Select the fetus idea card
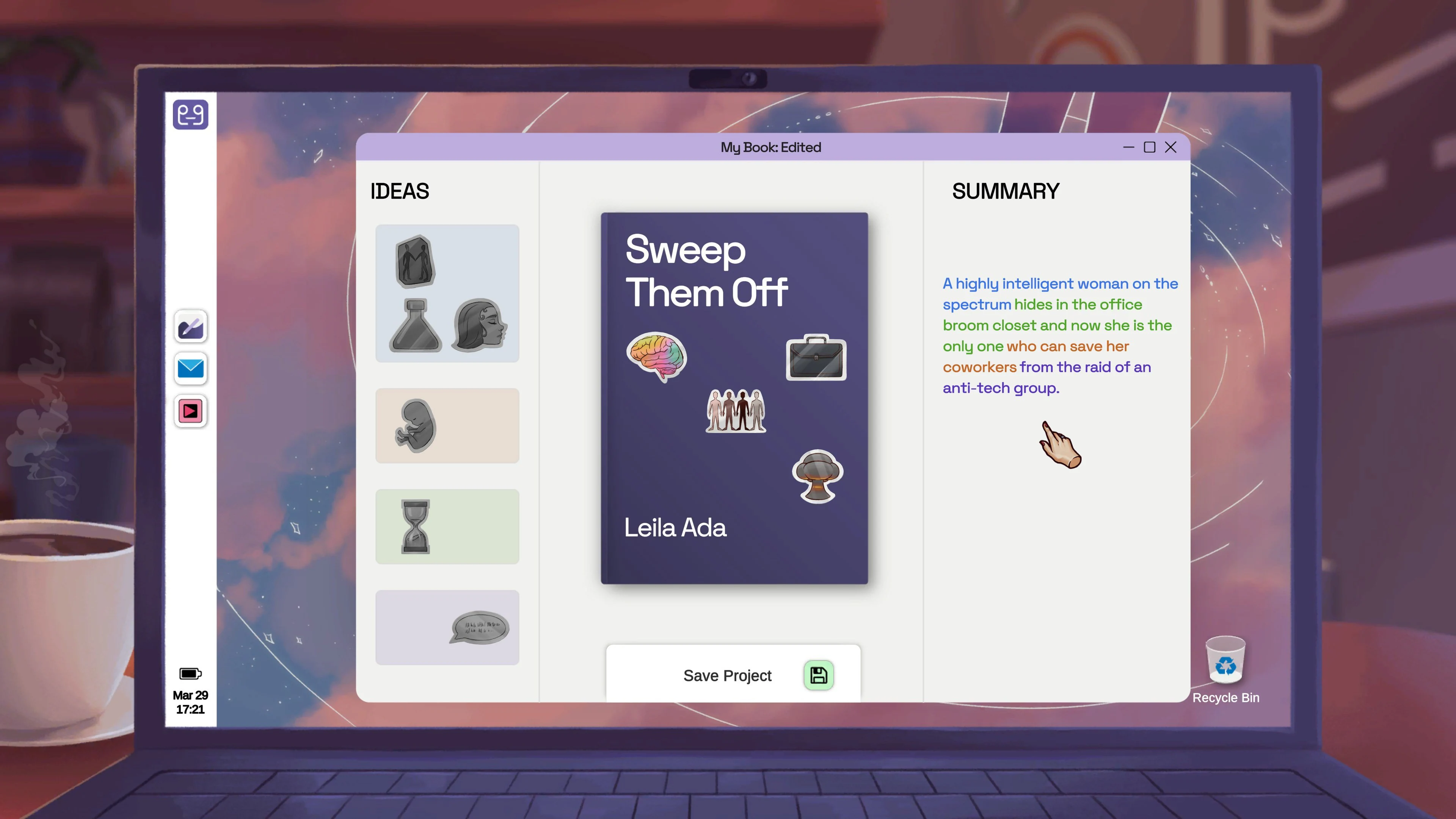This screenshot has width=1456, height=819. click(447, 425)
